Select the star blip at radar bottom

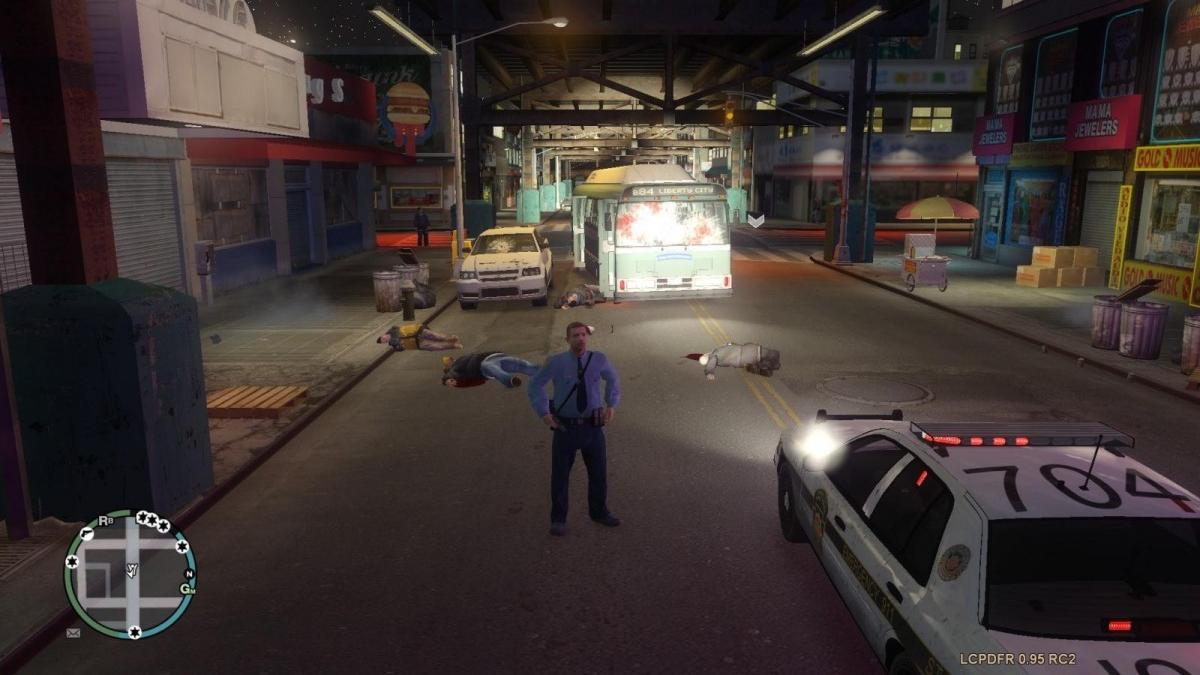point(134,631)
